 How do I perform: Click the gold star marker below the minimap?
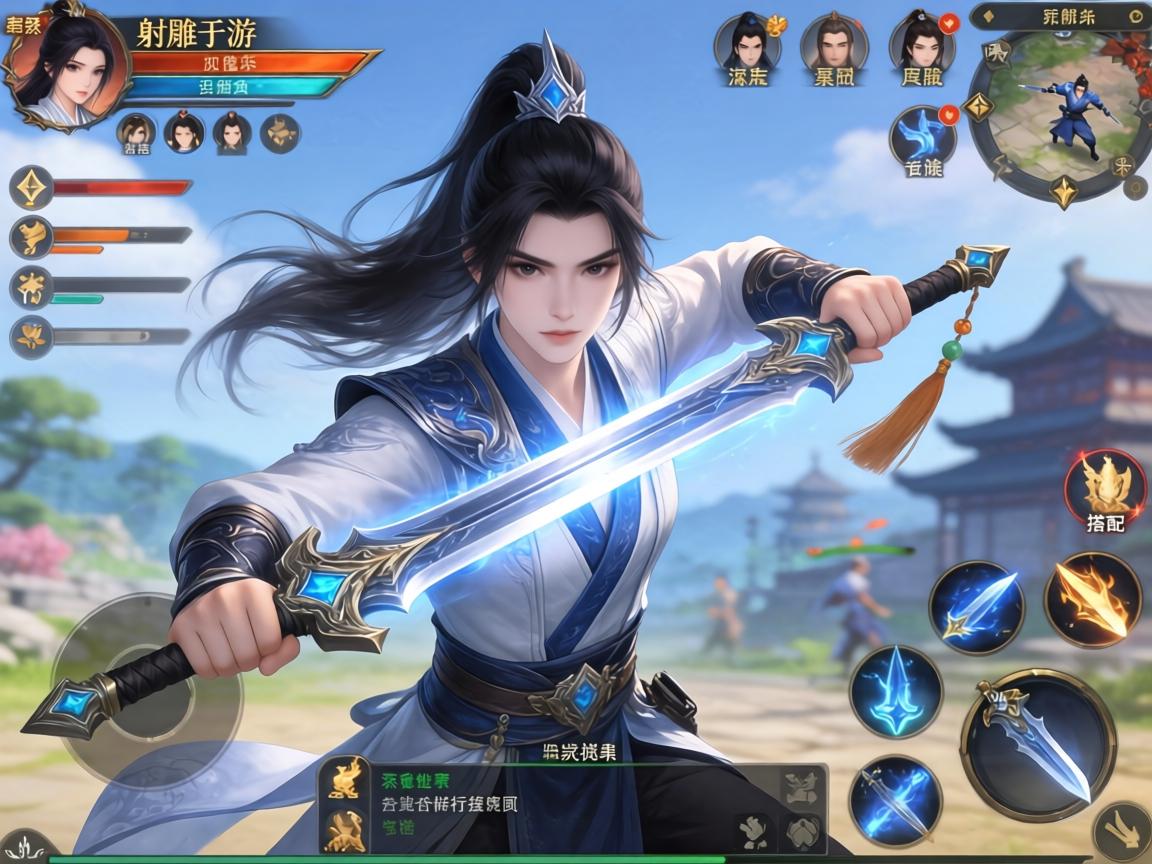pos(1063,190)
